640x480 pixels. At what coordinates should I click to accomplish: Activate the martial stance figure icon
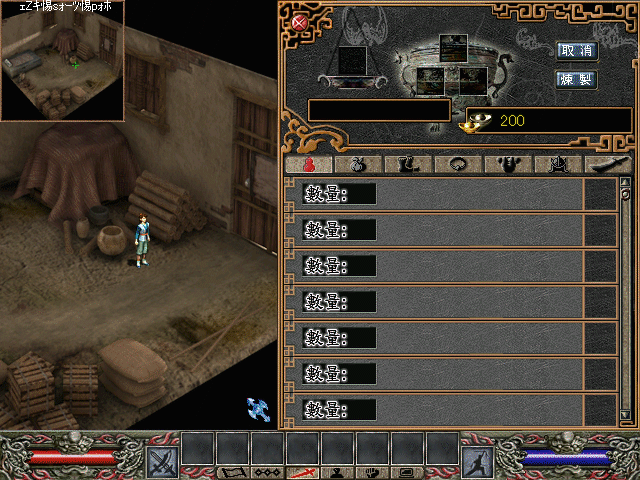(x=477, y=461)
